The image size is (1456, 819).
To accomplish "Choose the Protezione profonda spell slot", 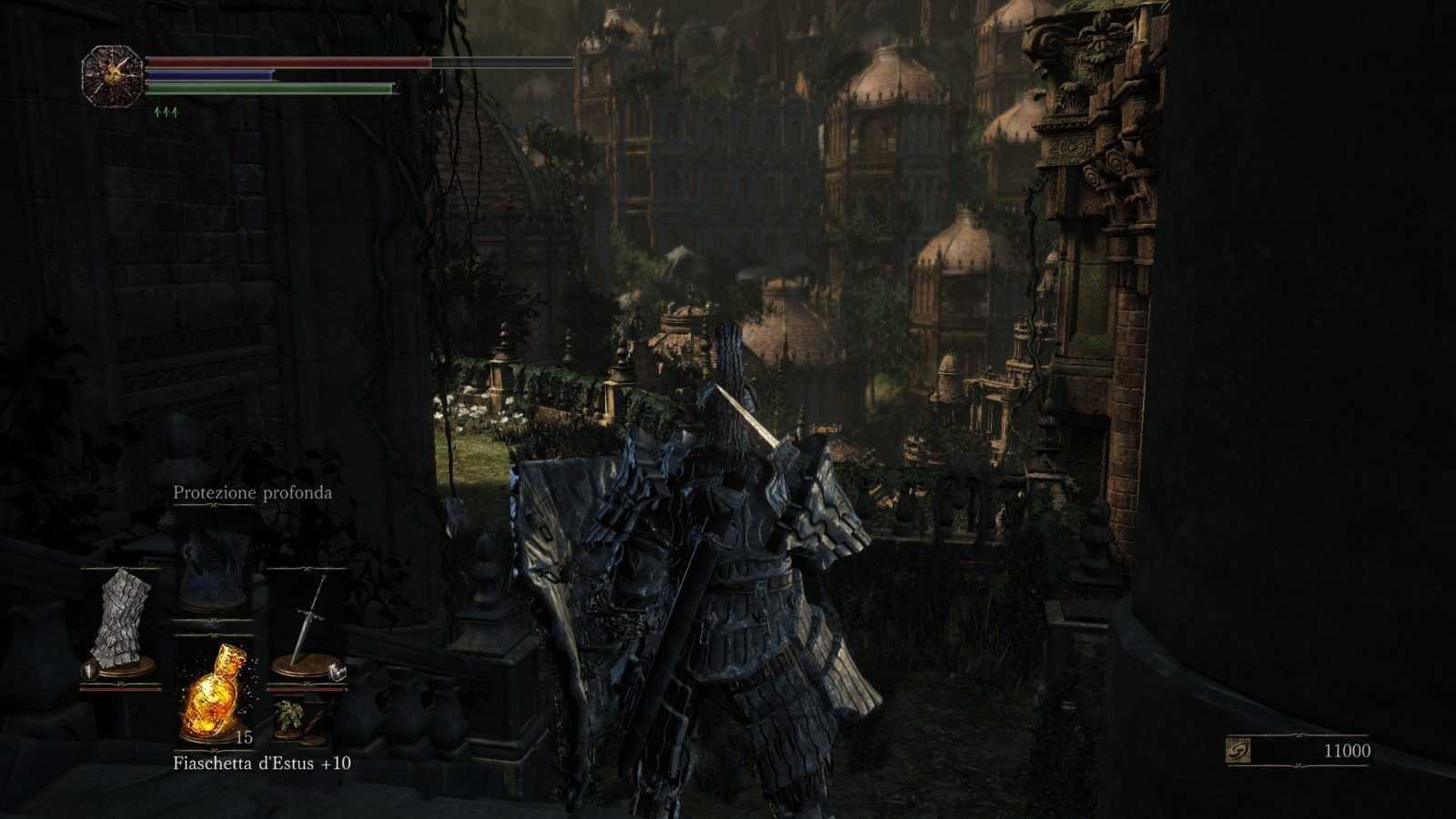I will 213,569.
